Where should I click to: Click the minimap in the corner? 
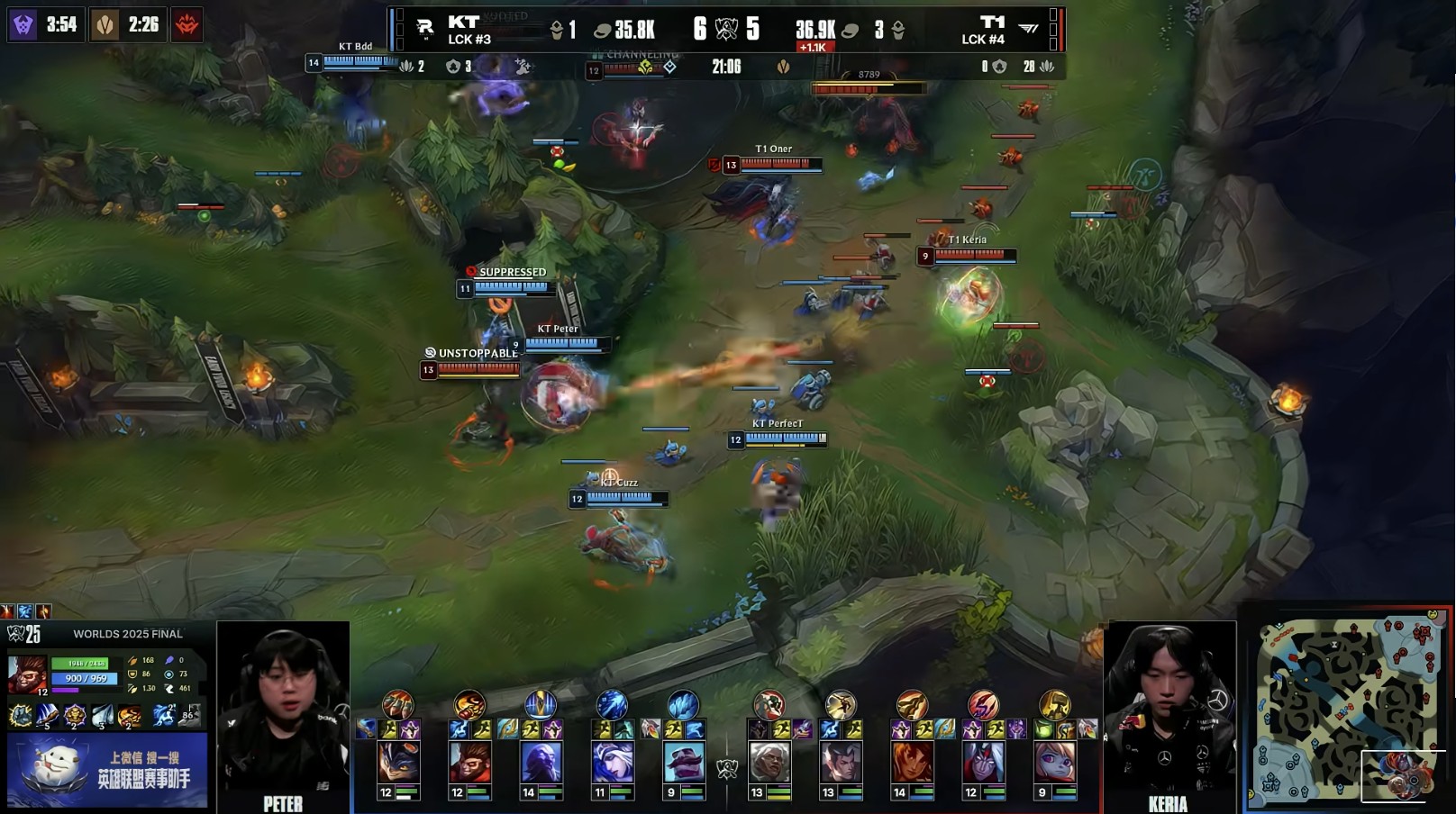(x=1347, y=709)
